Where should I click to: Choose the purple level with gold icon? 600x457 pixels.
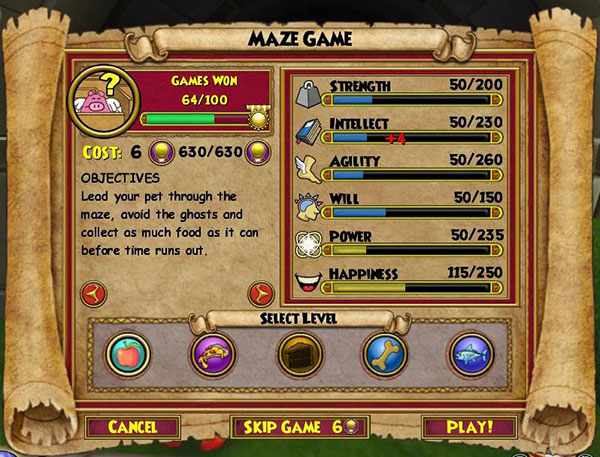click(x=213, y=354)
